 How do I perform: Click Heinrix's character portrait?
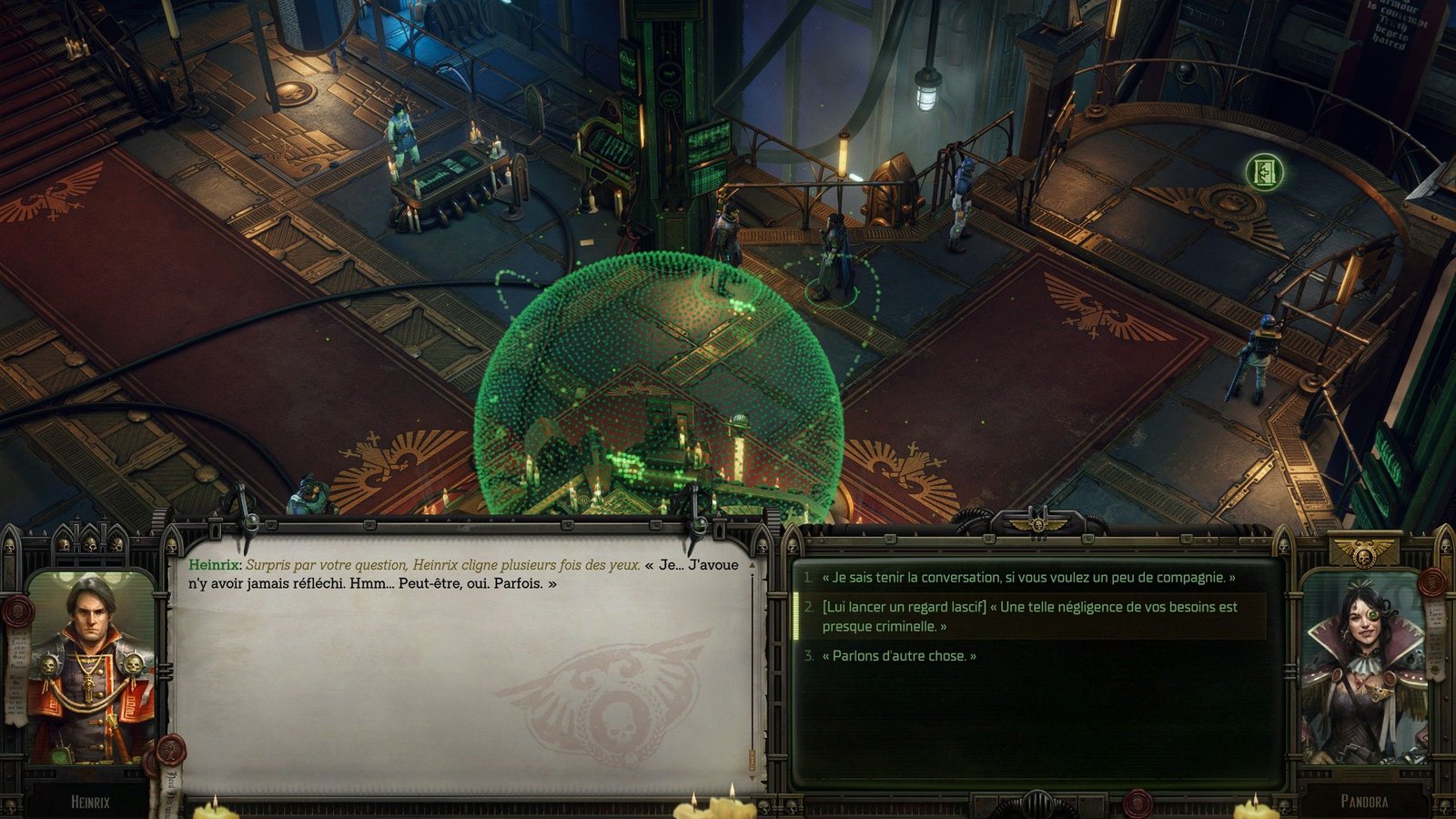tap(90, 669)
